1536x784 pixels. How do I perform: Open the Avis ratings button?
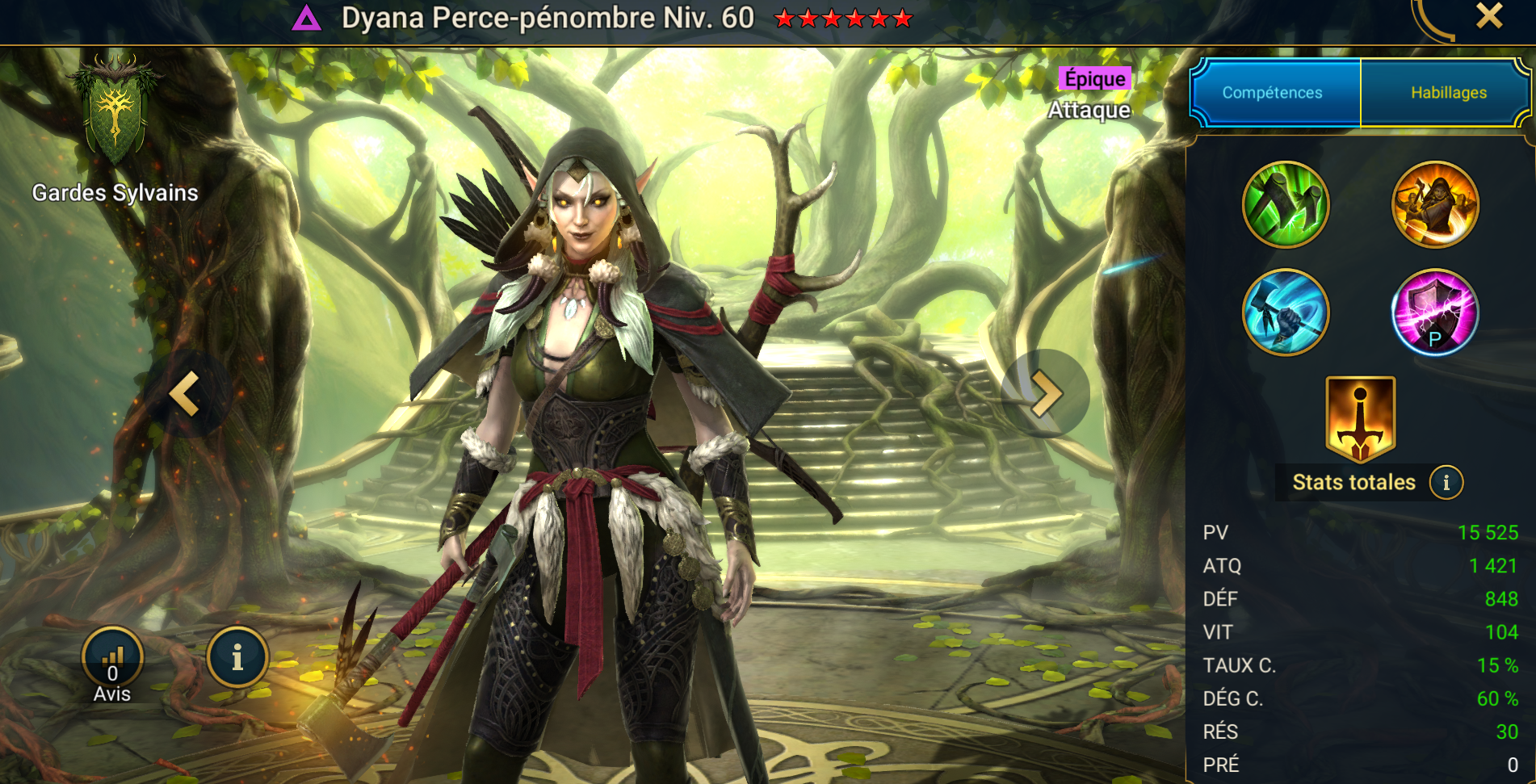point(112,658)
